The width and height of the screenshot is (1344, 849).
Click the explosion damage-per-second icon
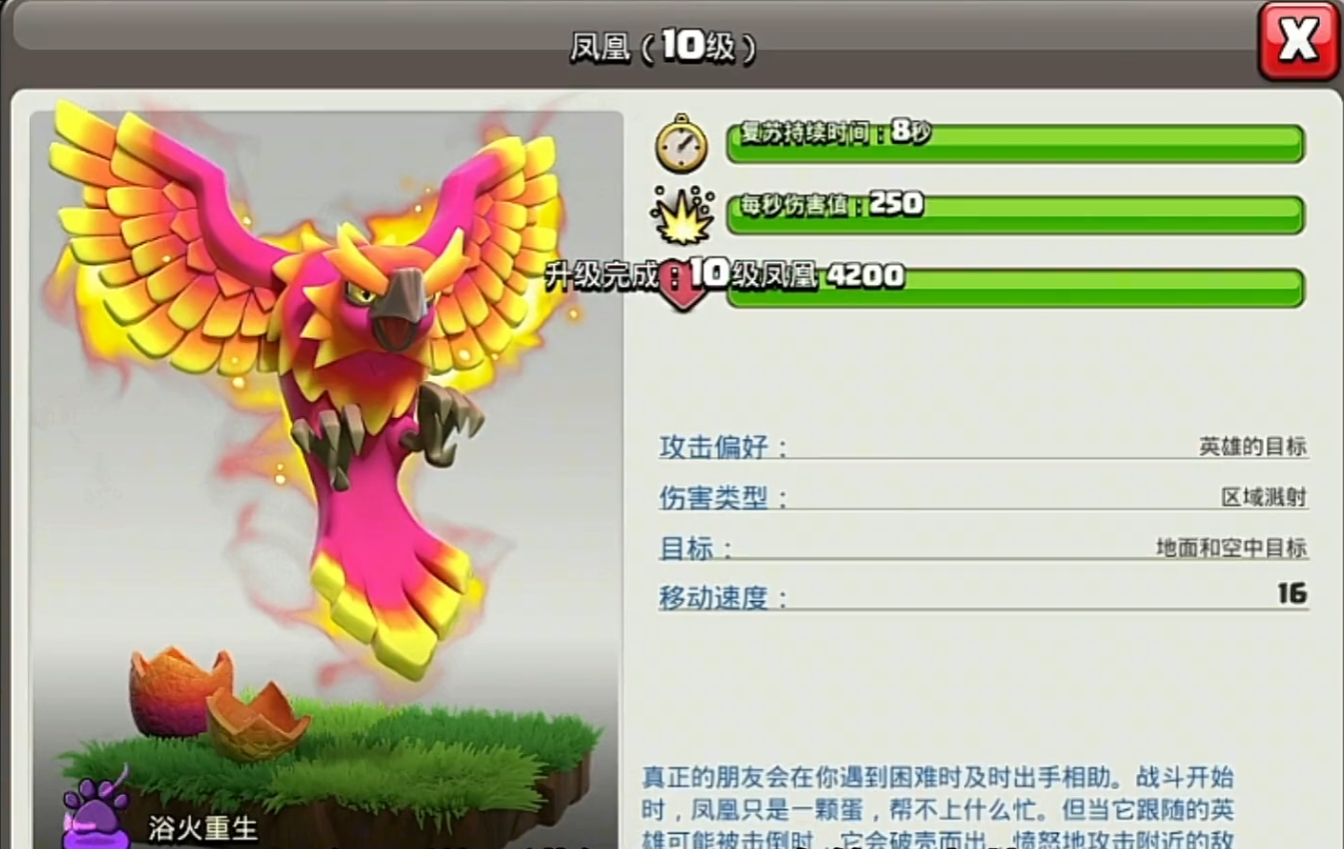pyautogui.click(x=682, y=217)
